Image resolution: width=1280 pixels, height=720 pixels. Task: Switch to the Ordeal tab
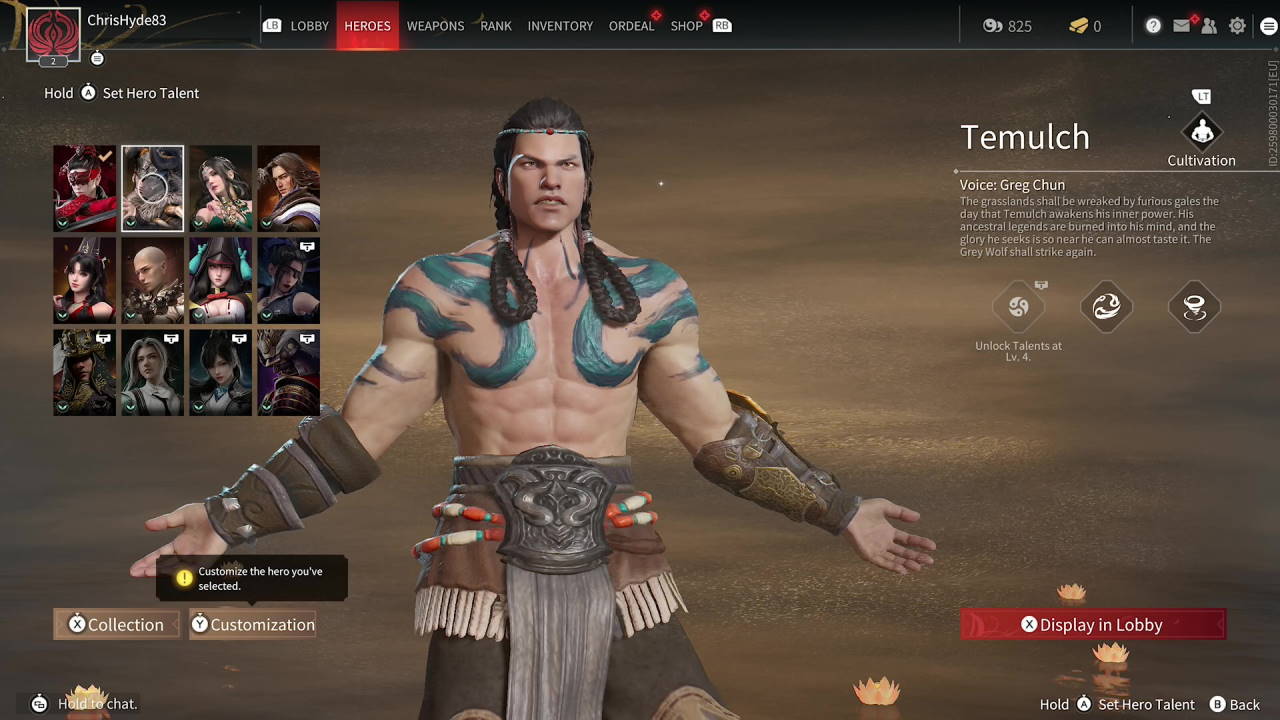point(631,26)
